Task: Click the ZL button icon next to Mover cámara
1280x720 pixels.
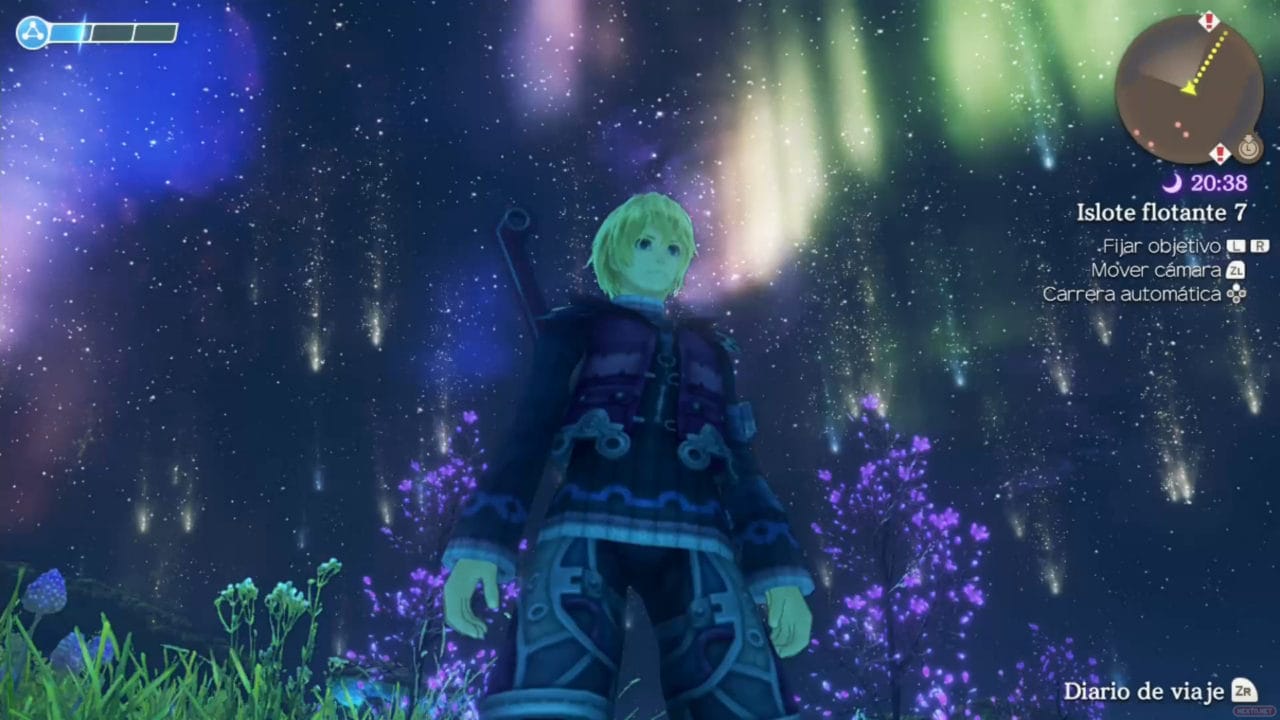Action: tap(1234, 270)
